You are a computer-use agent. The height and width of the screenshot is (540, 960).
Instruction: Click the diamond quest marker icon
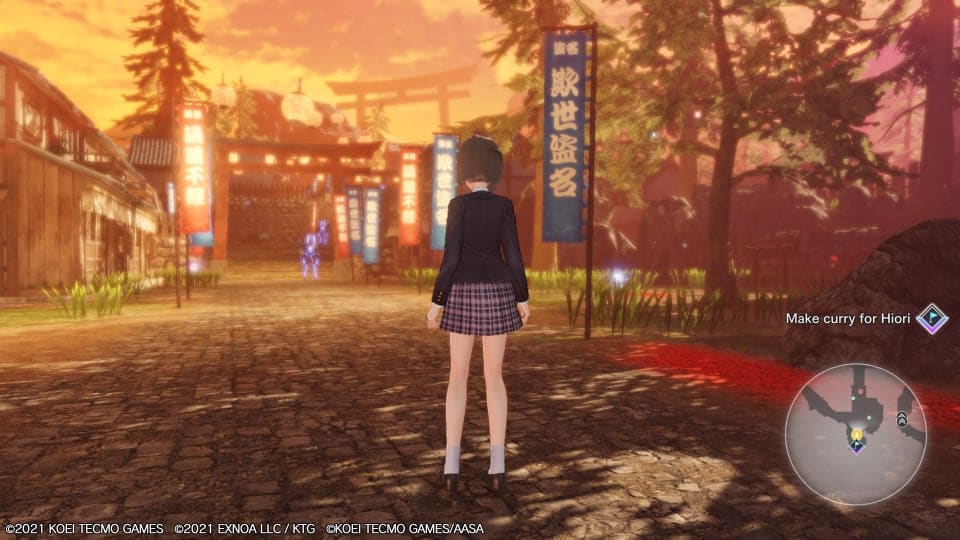pyautogui.click(x=932, y=318)
